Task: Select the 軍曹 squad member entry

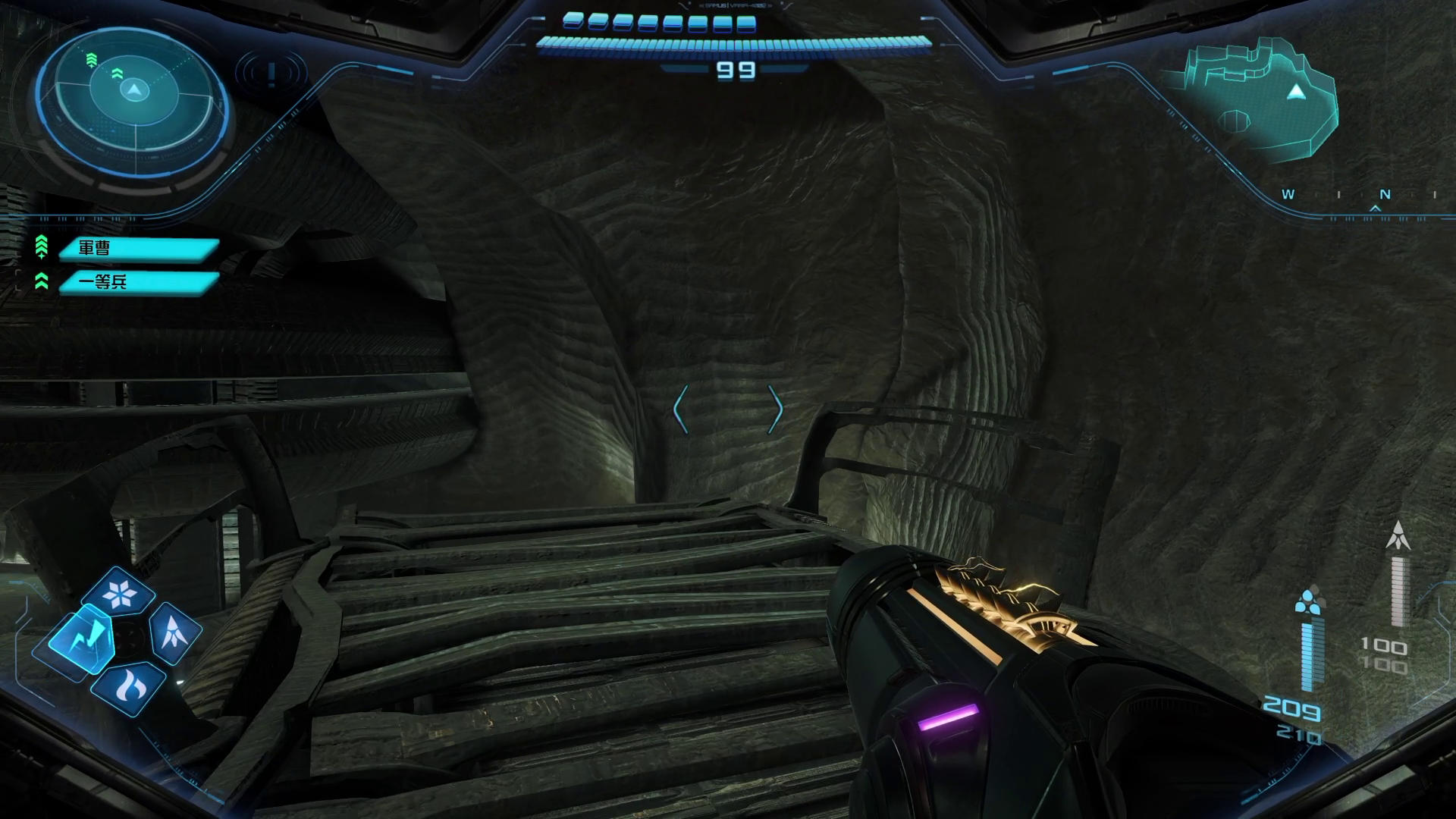Action: 138,248
